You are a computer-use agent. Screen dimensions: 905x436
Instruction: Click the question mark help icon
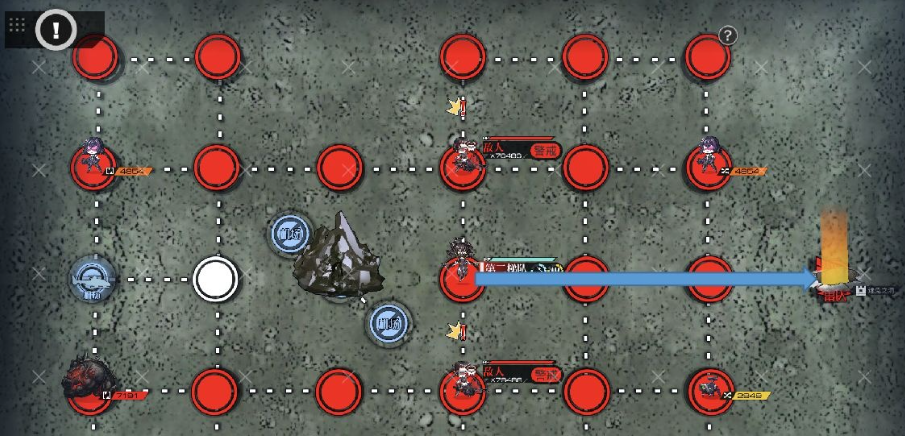tap(727, 35)
